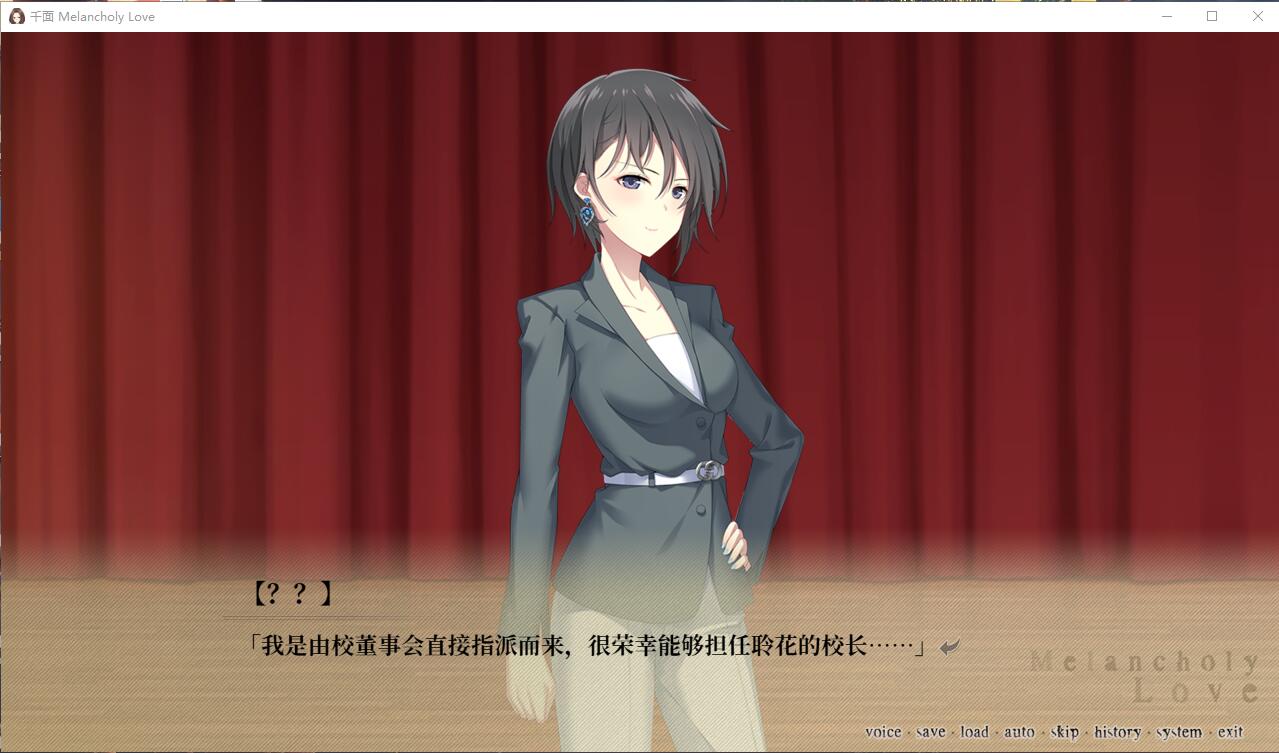Image resolution: width=1279 pixels, height=753 pixels.
Task: Open the save menu
Action: point(930,732)
